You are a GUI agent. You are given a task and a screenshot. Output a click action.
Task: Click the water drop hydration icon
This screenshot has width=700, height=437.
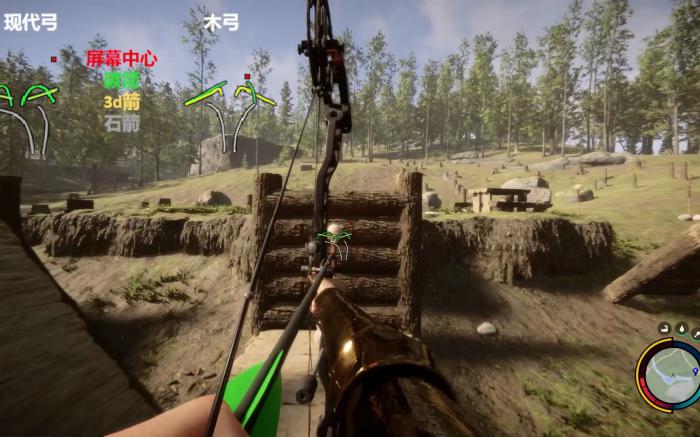(682, 328)
